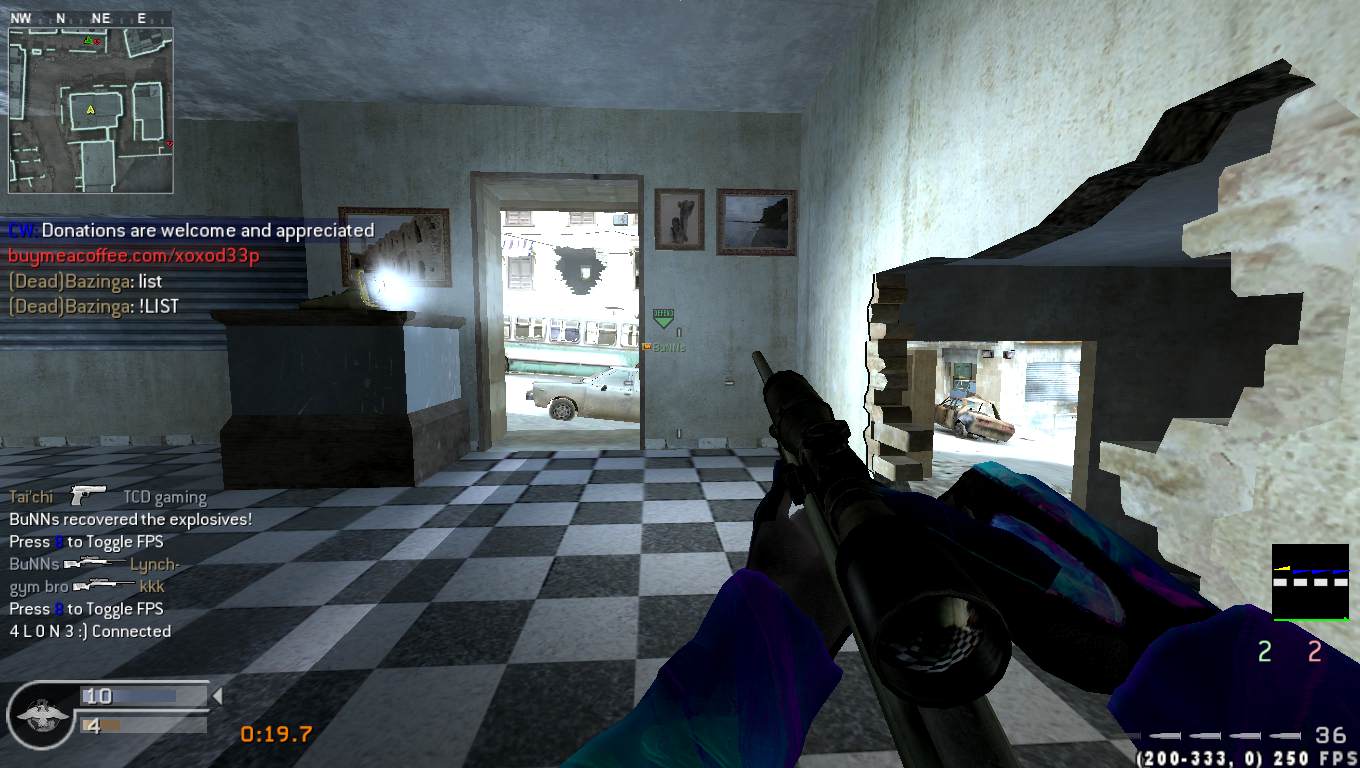Select the compass heading strip
The width and height of the screenshot is (1360, 768).
pyautogui.click(x=91, y=18)
